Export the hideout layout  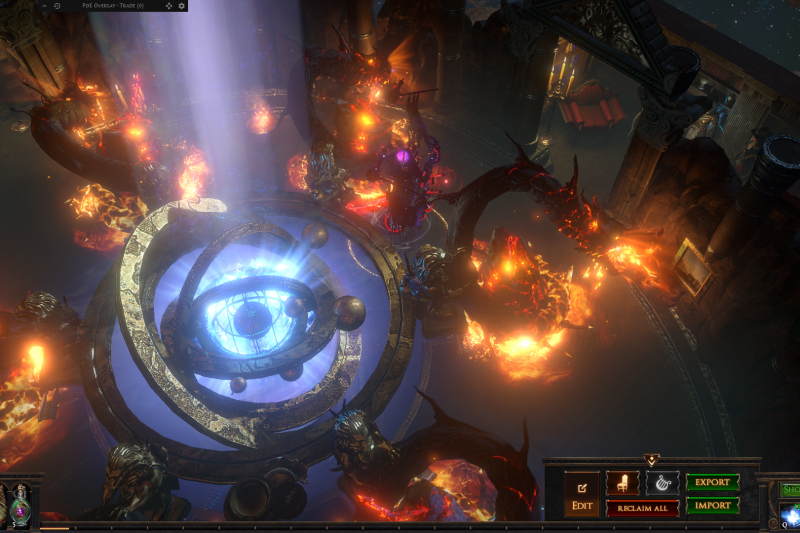[712, 482]
